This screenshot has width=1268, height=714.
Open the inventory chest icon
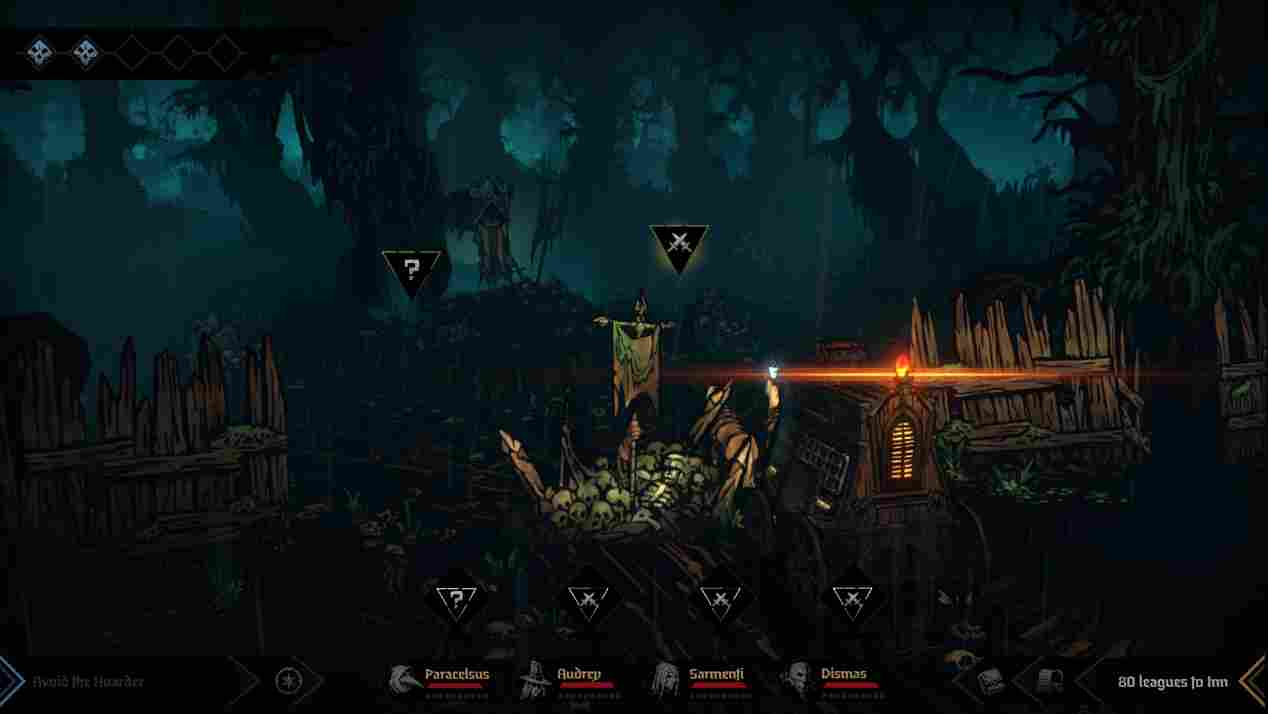pyautogui.click(x=990, y=681)
